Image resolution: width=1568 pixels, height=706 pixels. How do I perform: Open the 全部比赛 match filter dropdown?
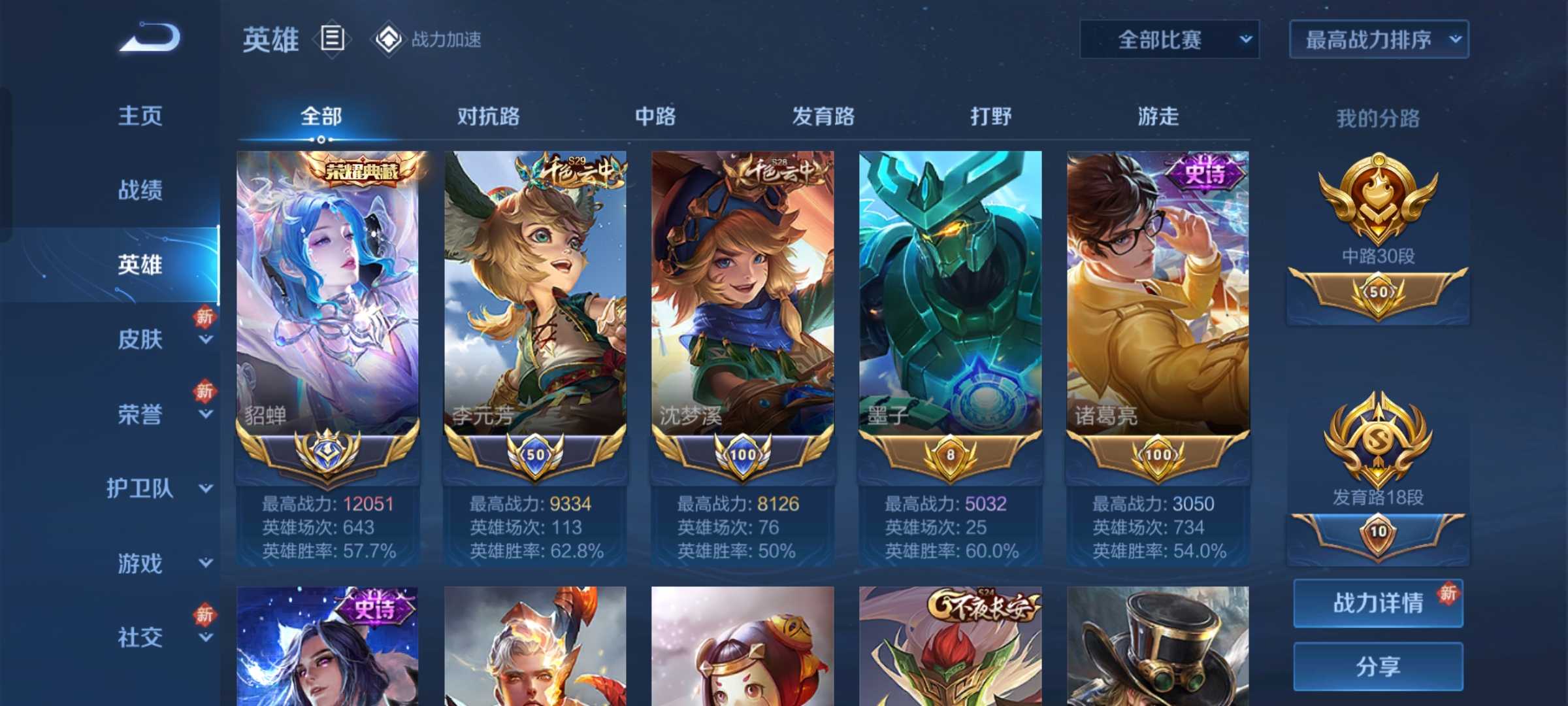pyautogui.click(x=1169, y=39)
